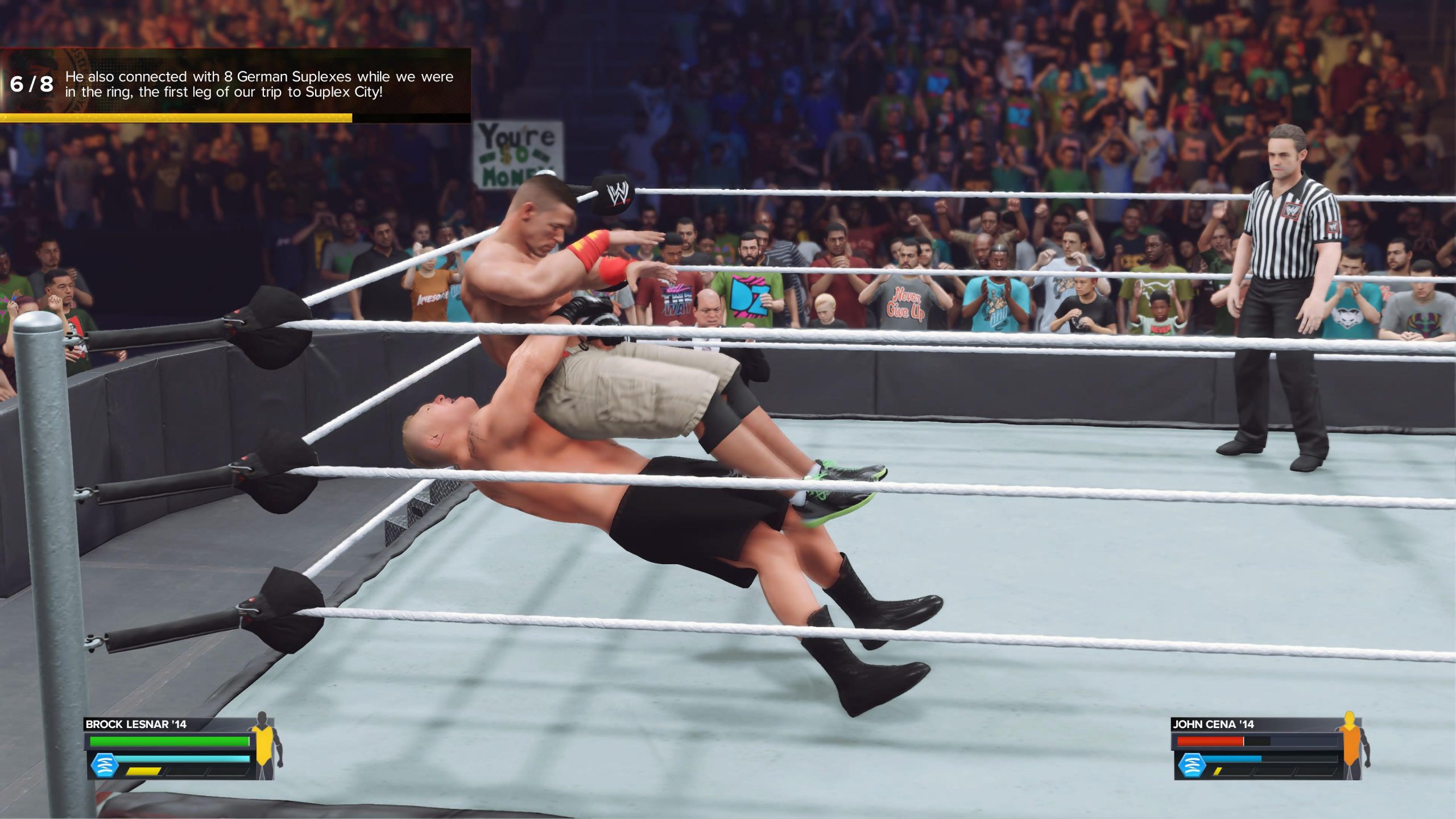Click John Cena's blue hexagon payback icon
This screenshot has width=1456, height=819.
[x=1191, y=765]
